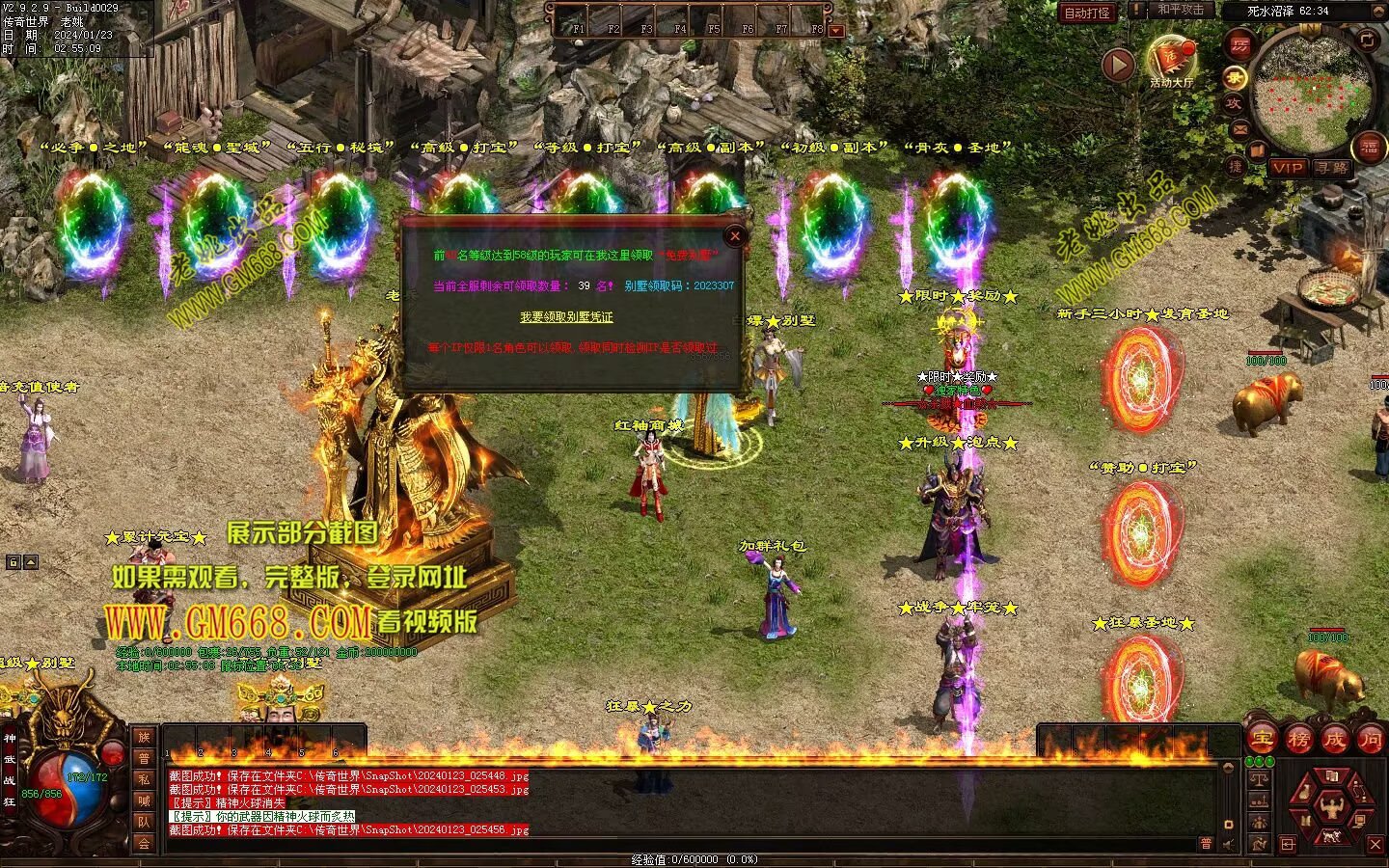Select the 喊 shout chat channel
This screenshot has height=868, width=1389.
pos(144,800)
